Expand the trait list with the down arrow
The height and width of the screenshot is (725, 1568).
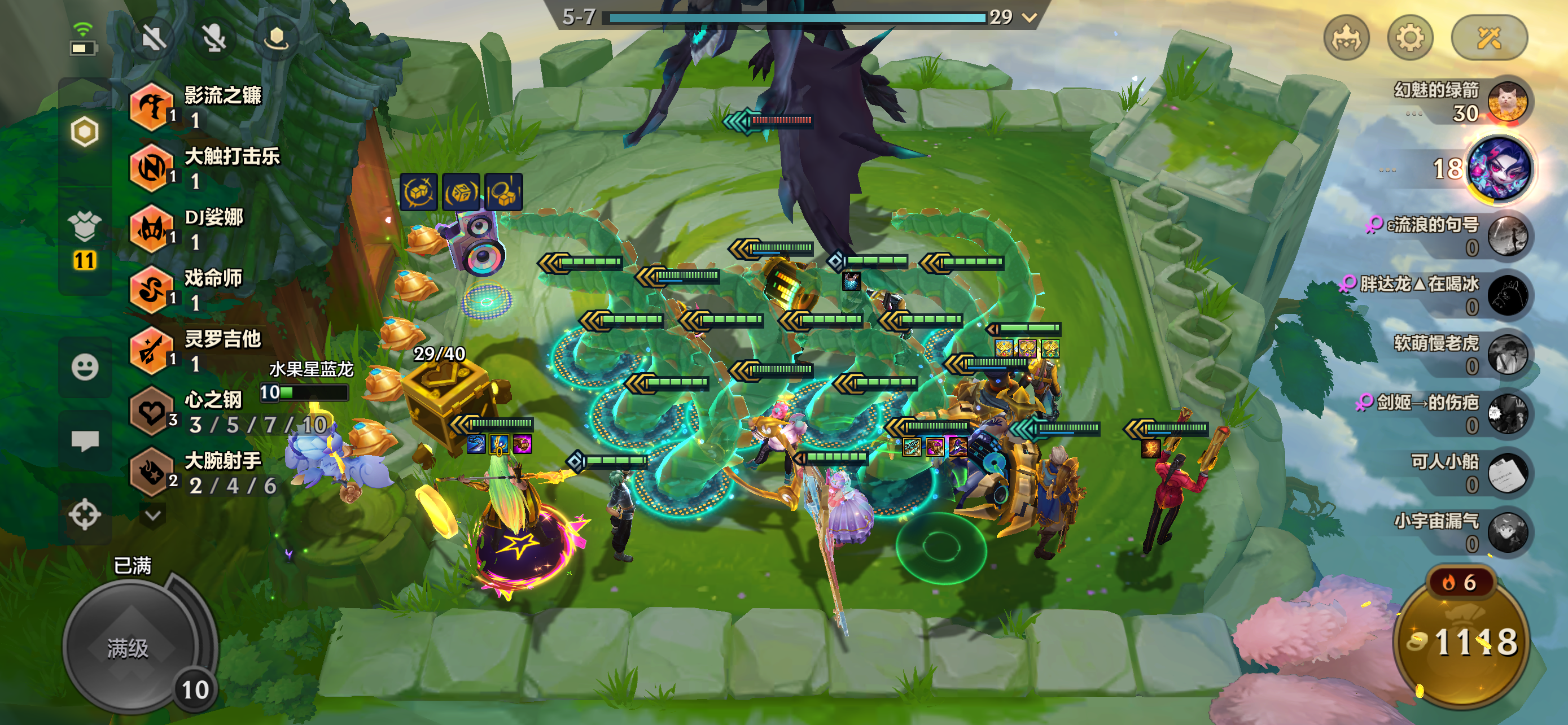(153, 516)
